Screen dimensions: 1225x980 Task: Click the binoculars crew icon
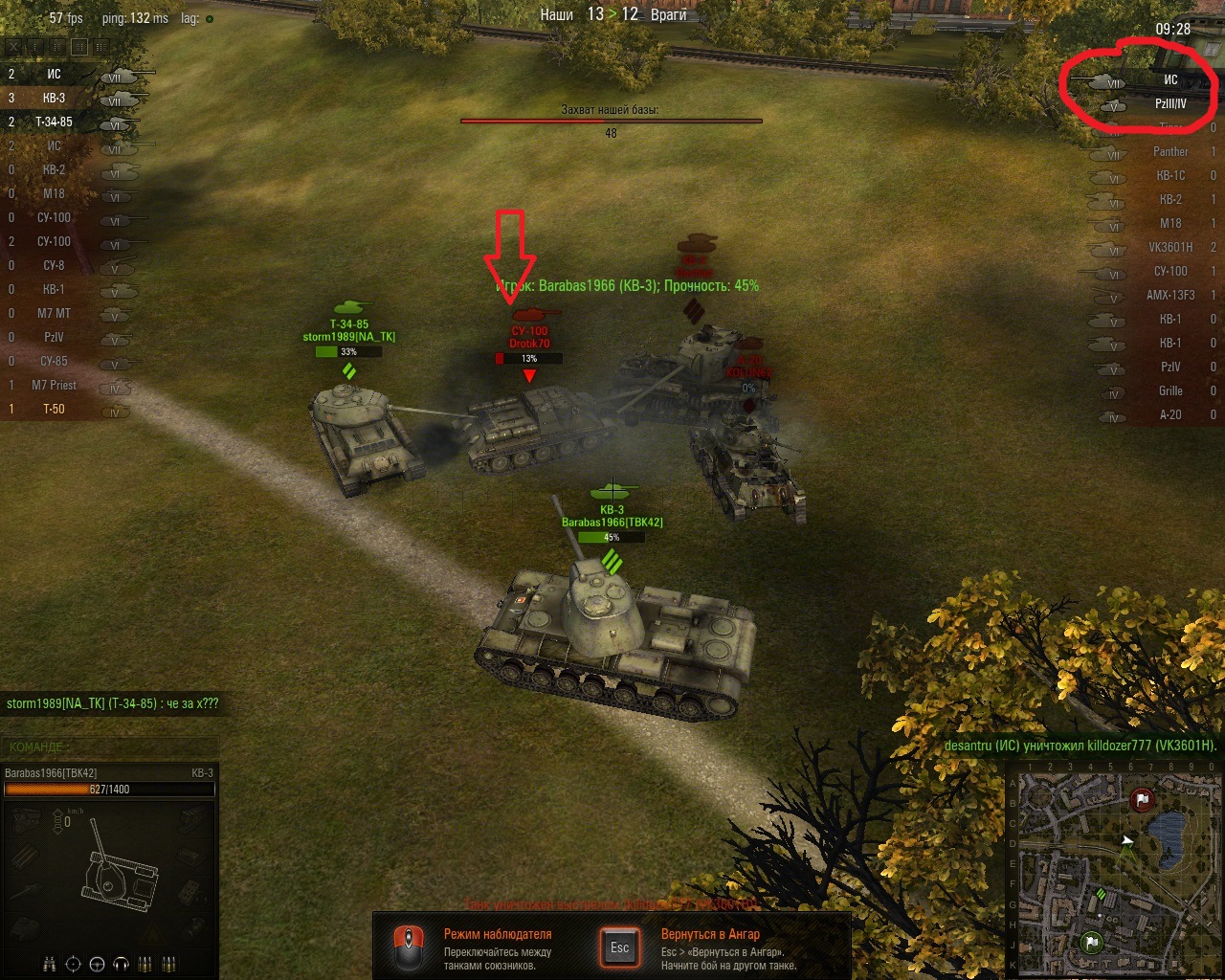click(x=51, y=964)
